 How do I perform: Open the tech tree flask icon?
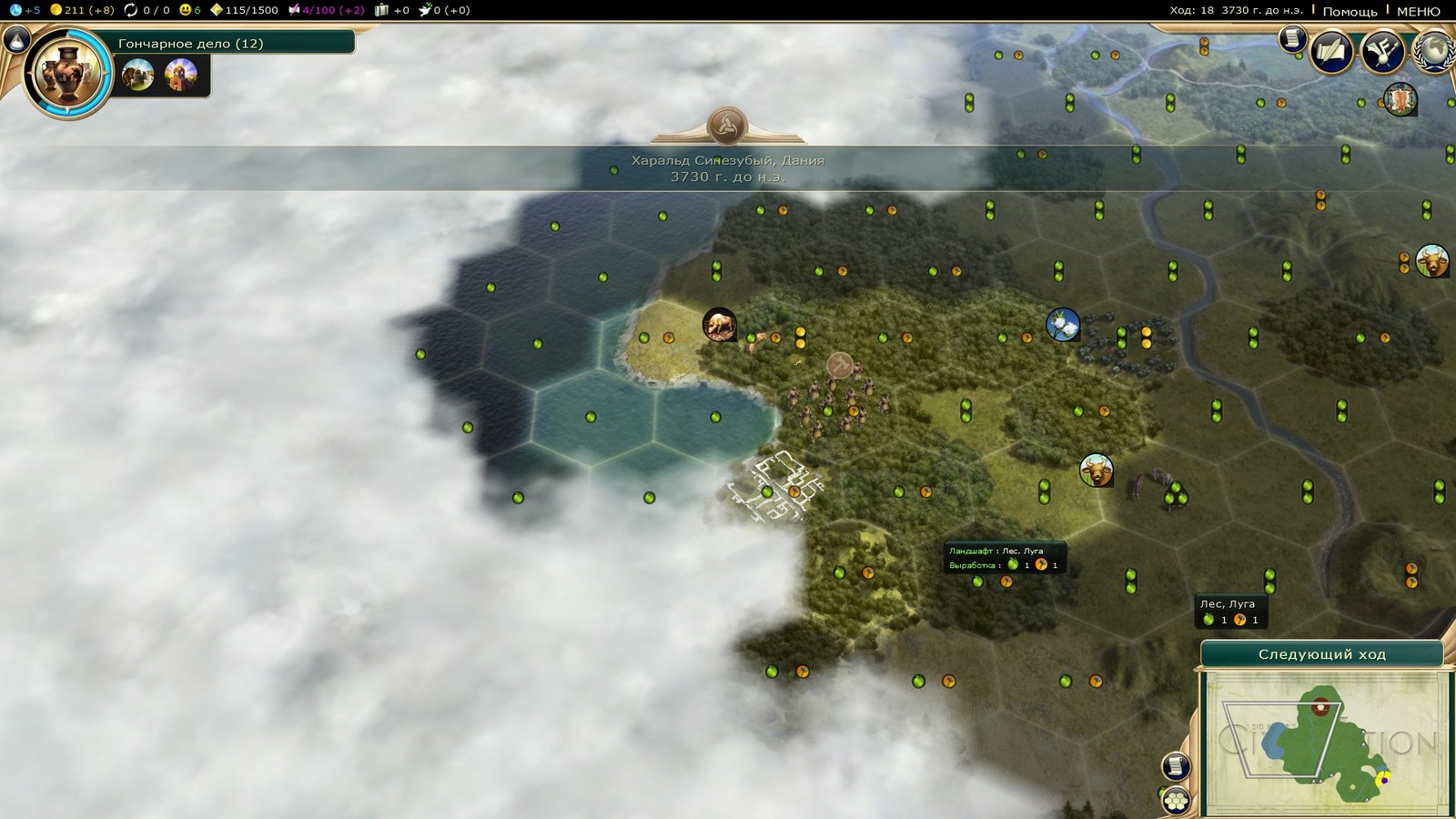click(x=18, y=39)
